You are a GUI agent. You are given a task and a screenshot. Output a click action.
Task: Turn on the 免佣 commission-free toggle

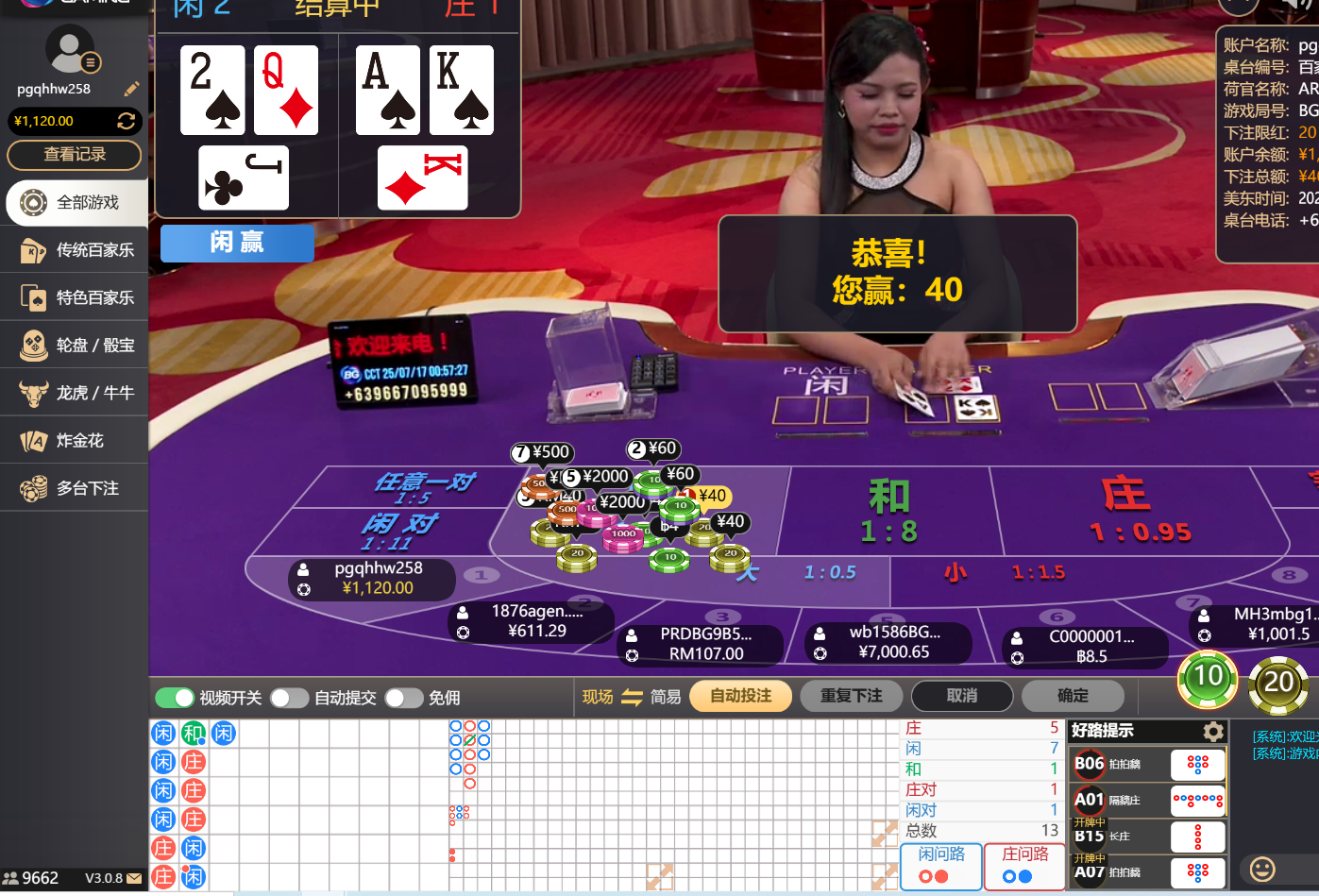pyautogui.click(x=403, y=698)
